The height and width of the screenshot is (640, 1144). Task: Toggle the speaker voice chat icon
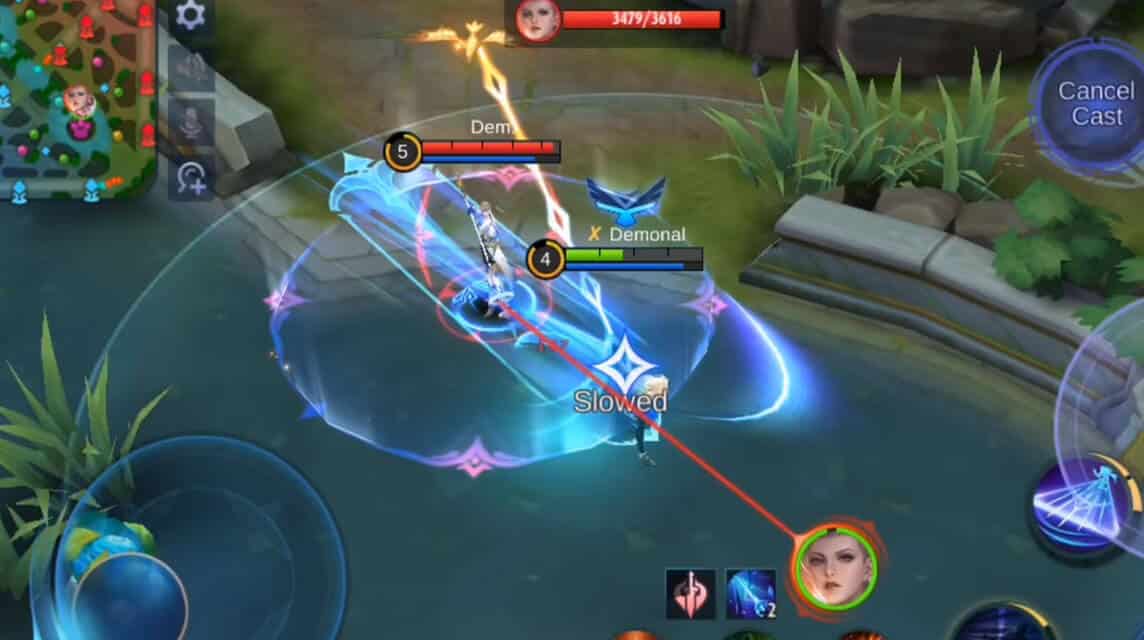(x=190, y=68)
